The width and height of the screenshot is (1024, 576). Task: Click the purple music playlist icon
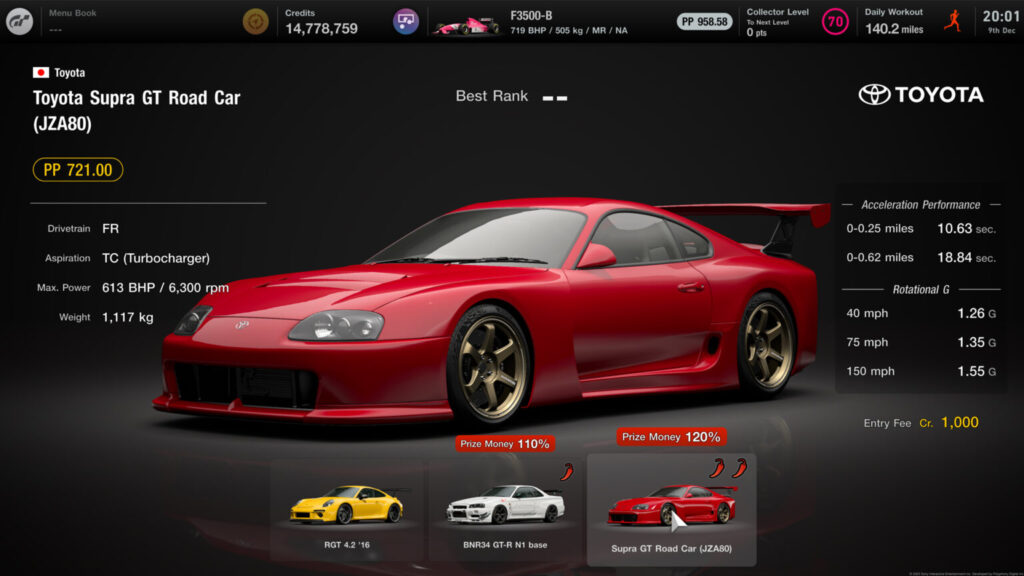click(x=406, y=21)
